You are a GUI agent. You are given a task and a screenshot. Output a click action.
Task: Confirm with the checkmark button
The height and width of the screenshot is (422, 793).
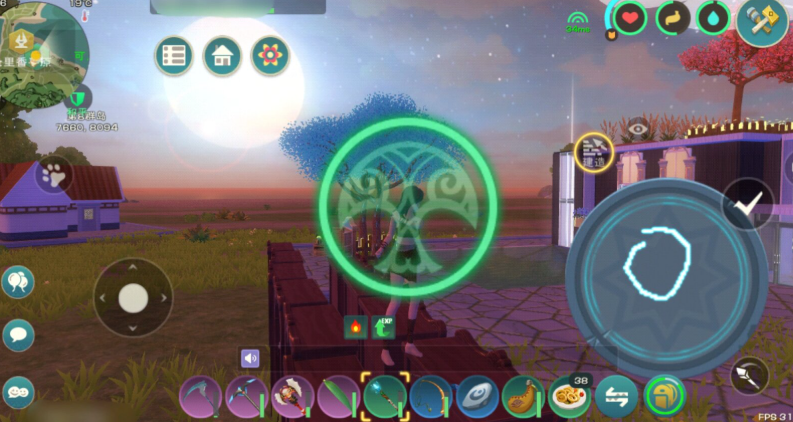click(745, 204)
